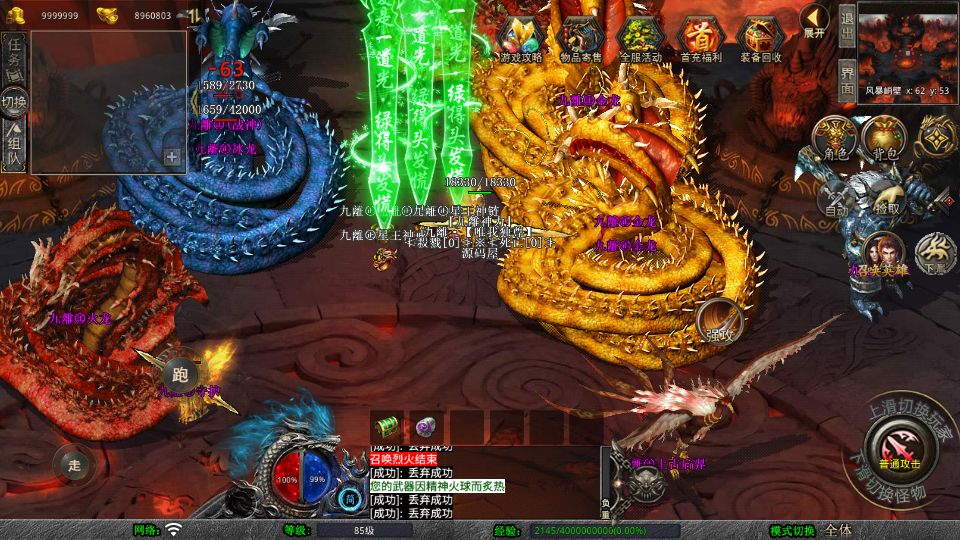Switch to the 组队 team tab
Screen dimensions: 960x540
tap(15, 146)
